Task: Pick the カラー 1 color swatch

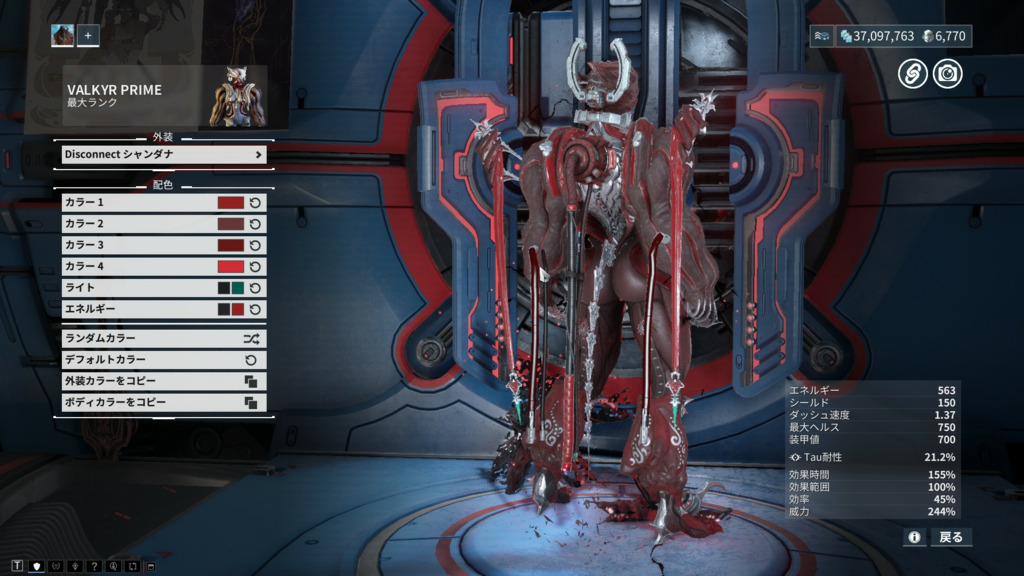Action: click(231, 203)
